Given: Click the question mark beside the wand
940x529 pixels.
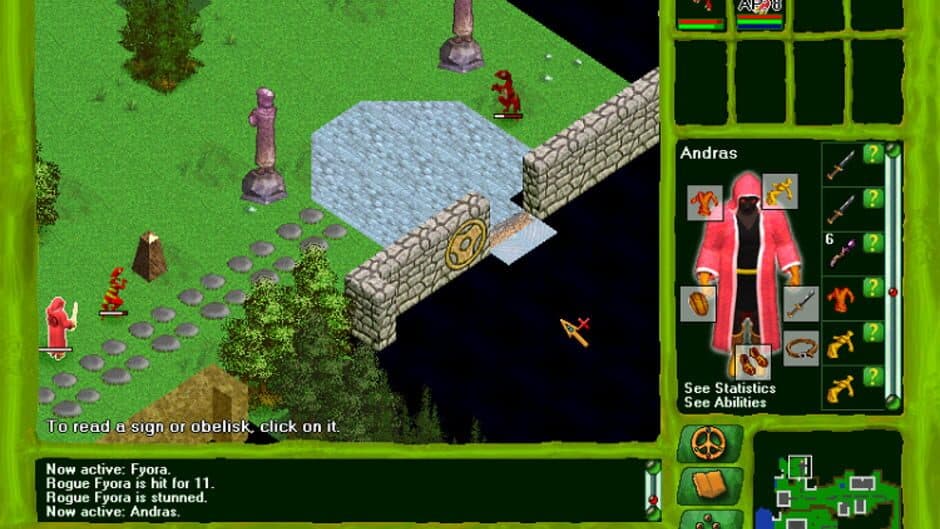Looking at the screenshot, I should pyautogui.click(x=873, y=243).
